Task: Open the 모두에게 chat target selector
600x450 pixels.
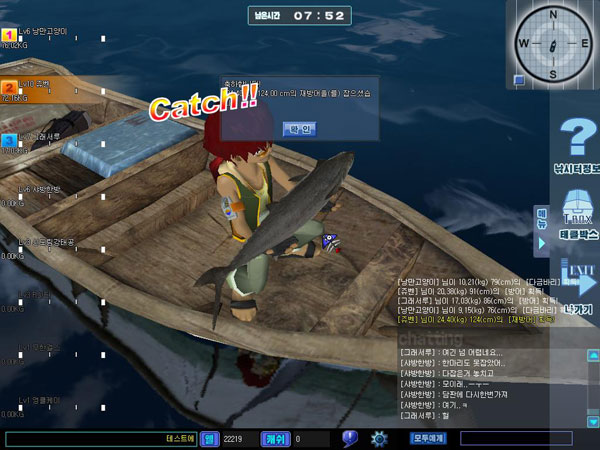Action: click(427, 438)
